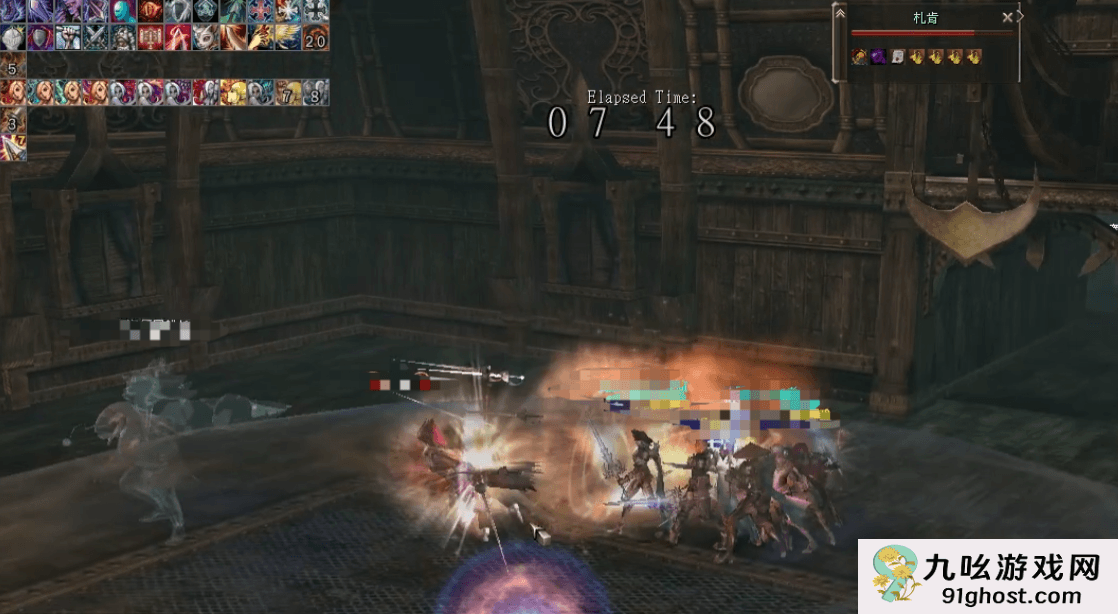The width and height of the screenshot is (1118, 614).
Task: Click the paper scroll debuff icon
Action: click(x=897, y=57)
